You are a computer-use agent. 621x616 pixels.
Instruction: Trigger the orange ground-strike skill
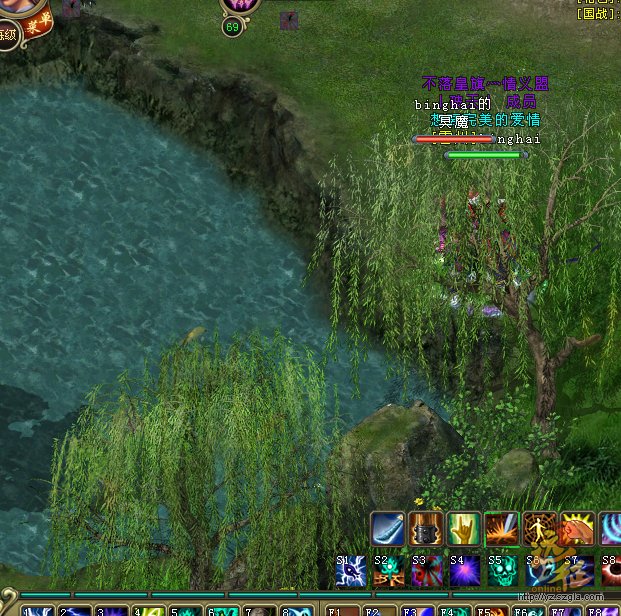point(501,529)
